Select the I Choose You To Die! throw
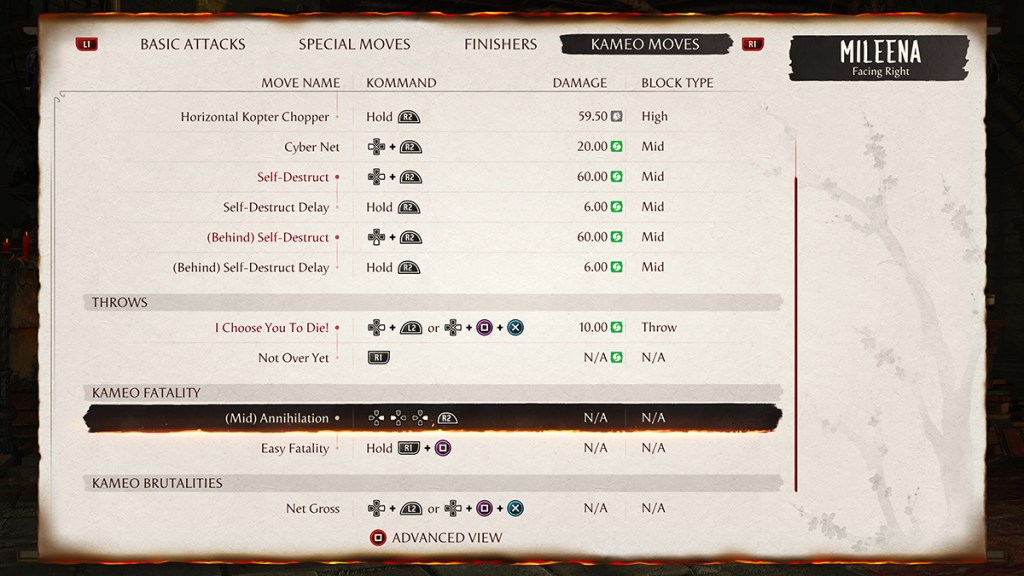This screenshot has height=576, width=1024. [x=271, y=327]
